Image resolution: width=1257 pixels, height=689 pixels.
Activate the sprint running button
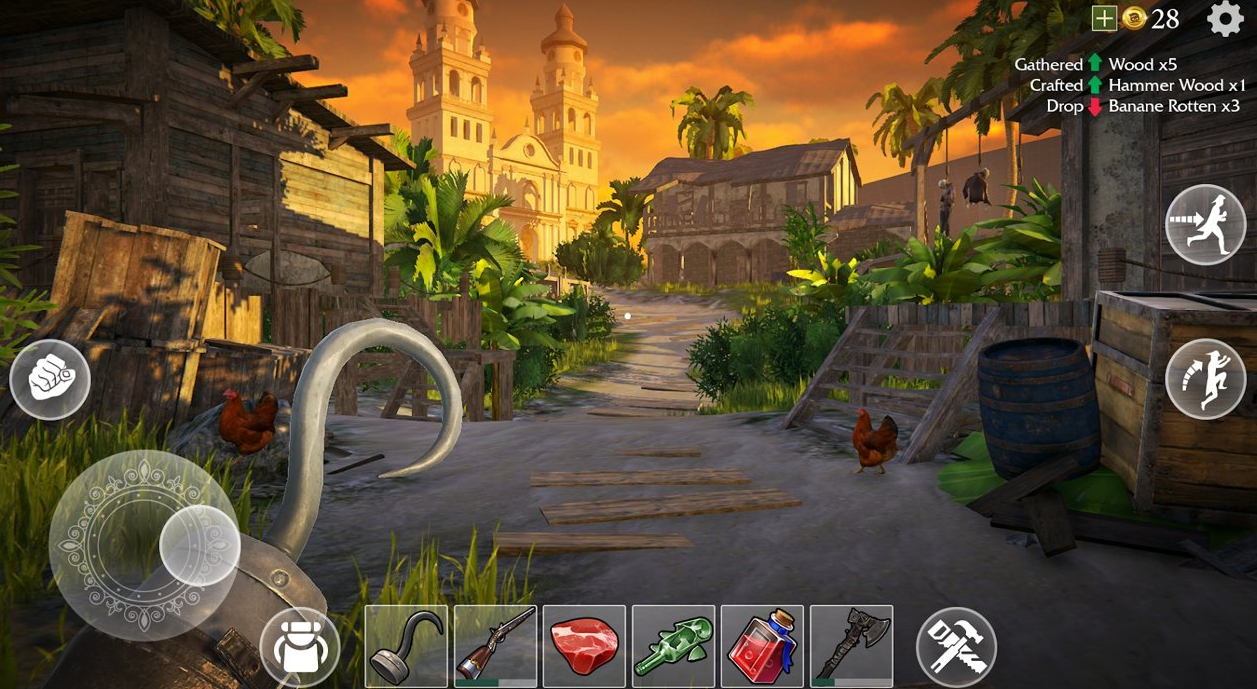(x=1205, y=225)
